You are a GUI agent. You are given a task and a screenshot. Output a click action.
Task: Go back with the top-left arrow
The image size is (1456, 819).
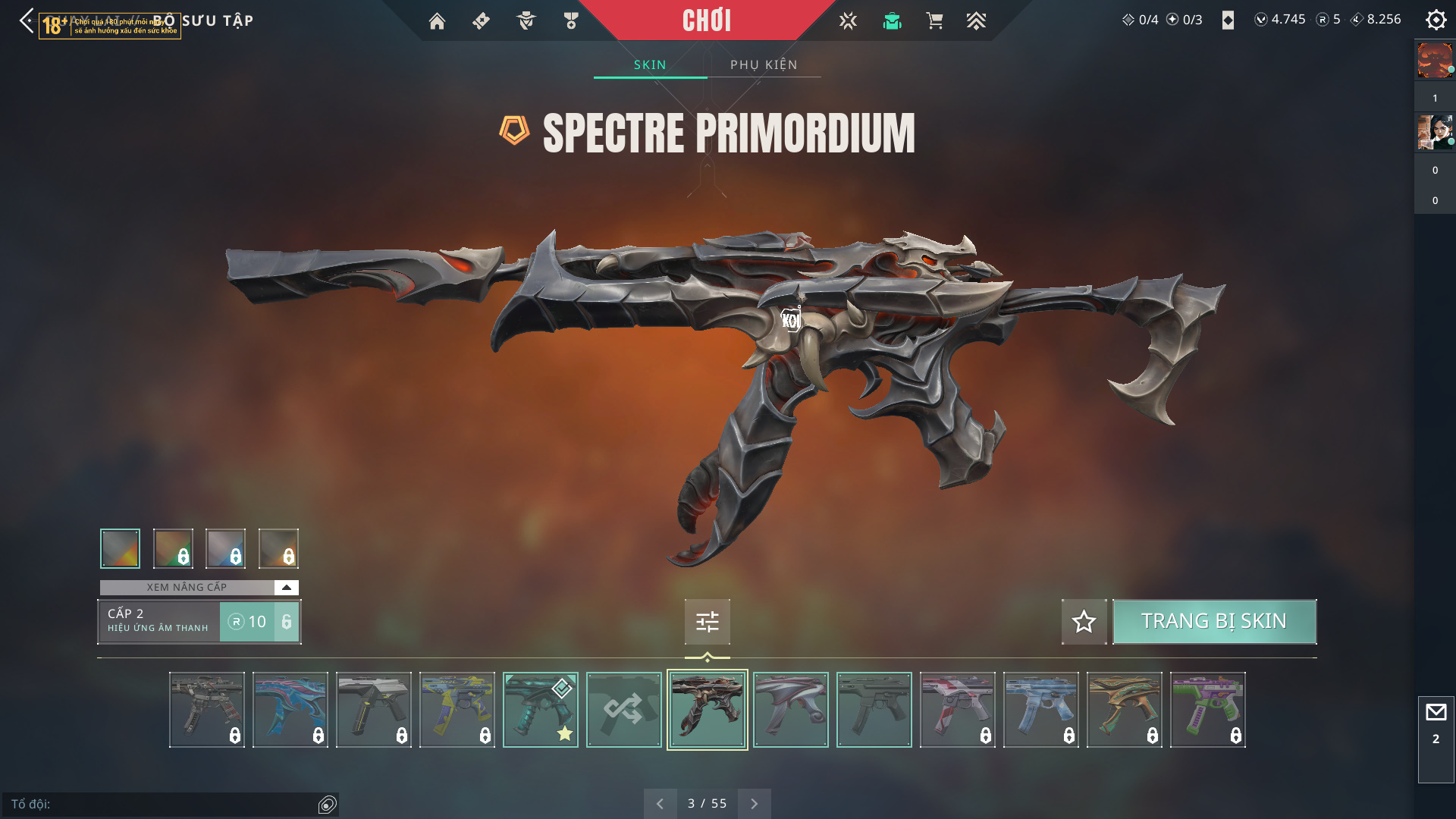27,20
